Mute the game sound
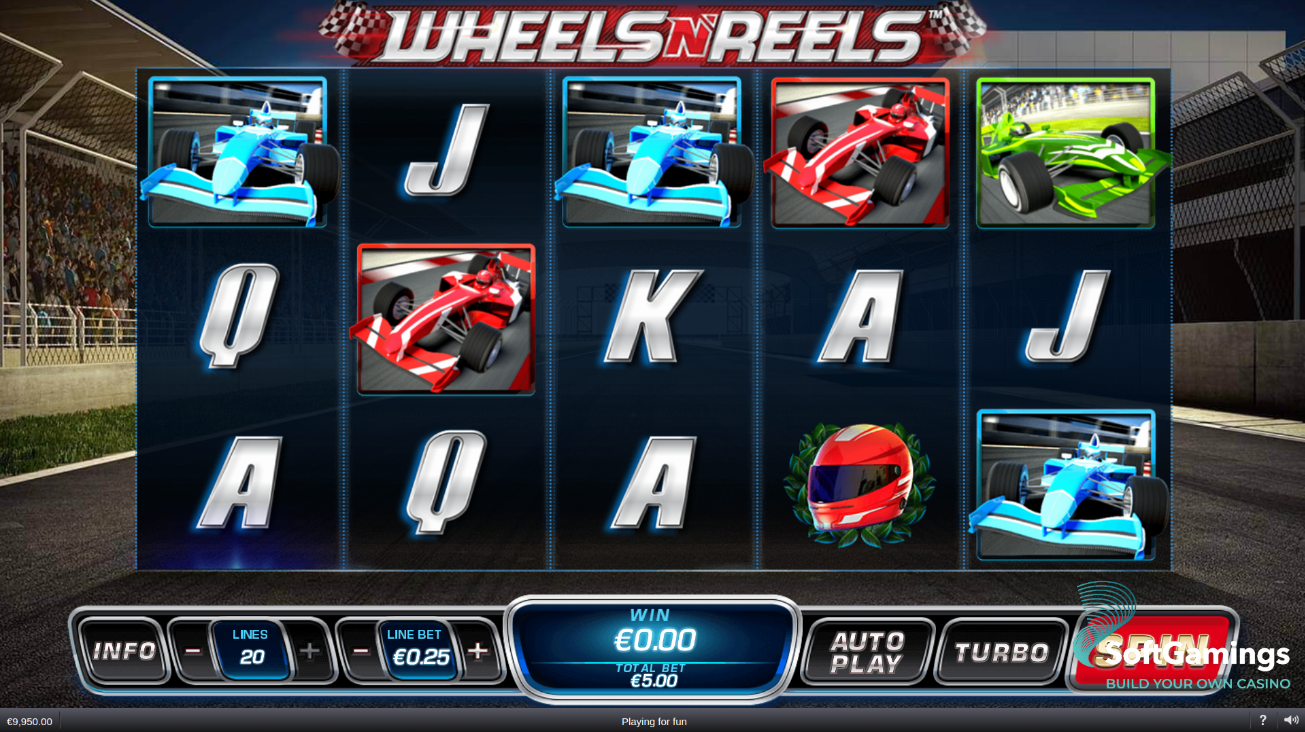This screenshot has height=732, width=1305. [x=1291, y=720]
